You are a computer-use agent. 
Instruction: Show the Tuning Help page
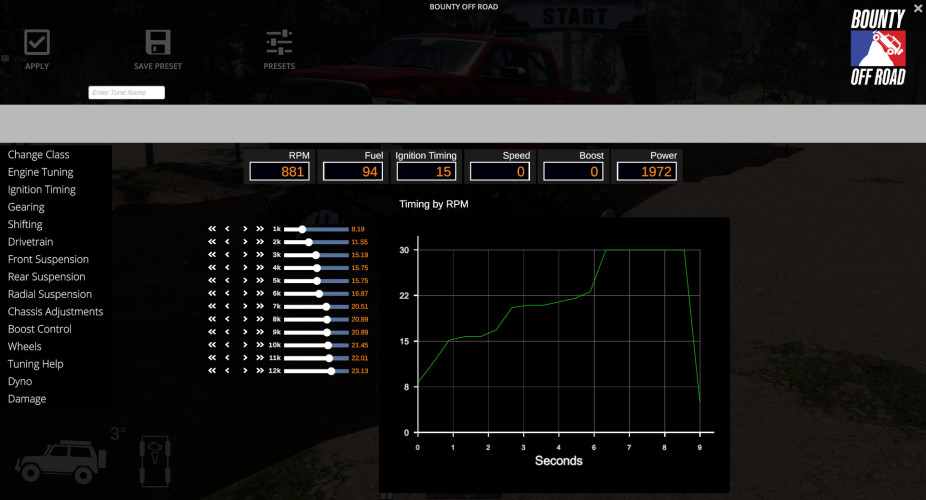pyautogui.click(x=36, y=364)
